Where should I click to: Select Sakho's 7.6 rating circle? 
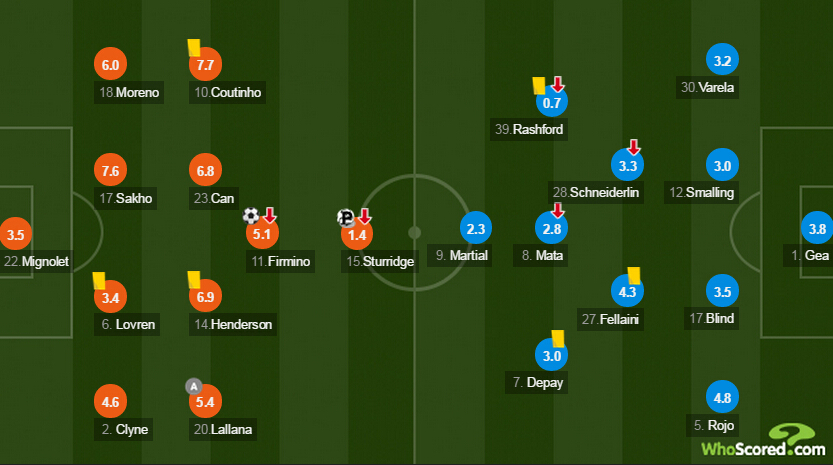click(x=110, y=170)
